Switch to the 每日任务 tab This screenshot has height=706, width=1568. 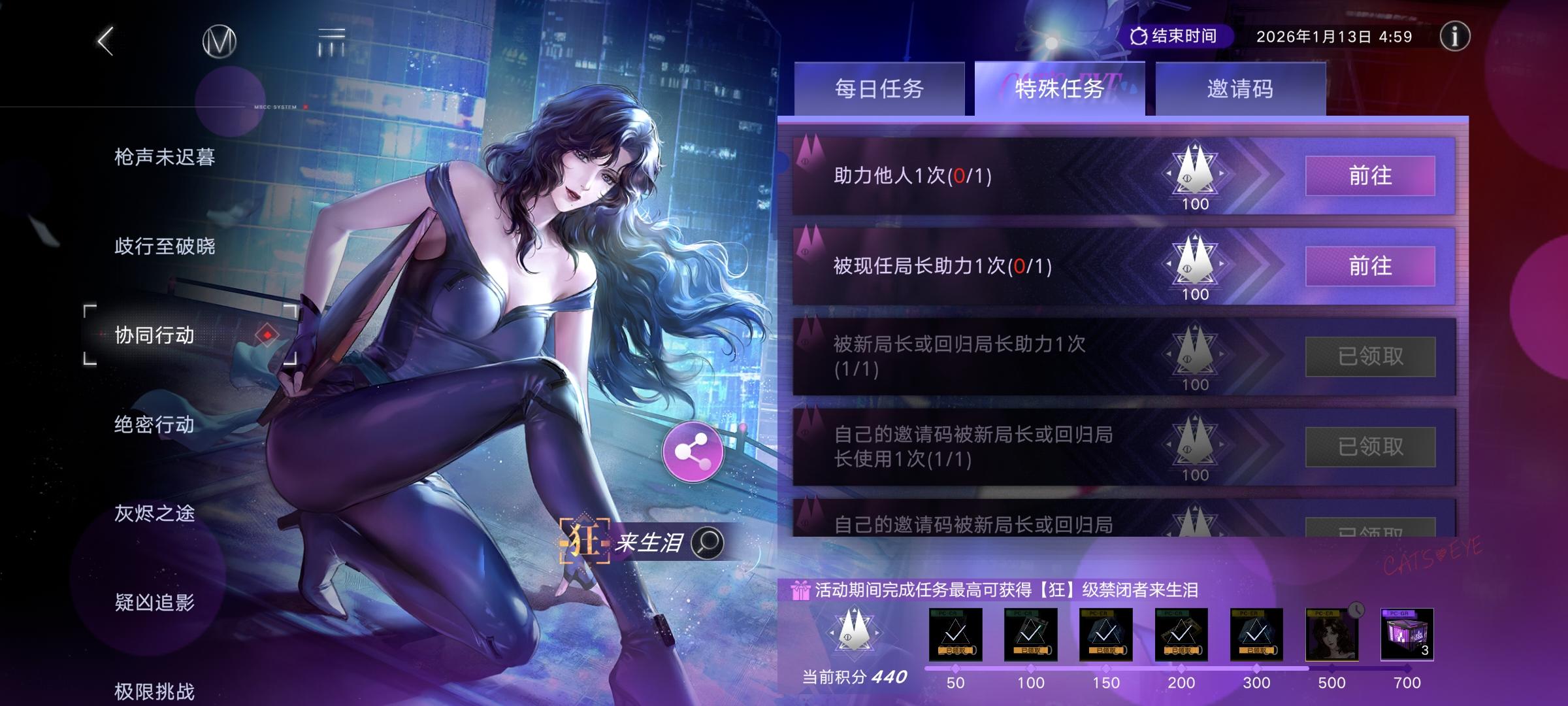[878, 90]
